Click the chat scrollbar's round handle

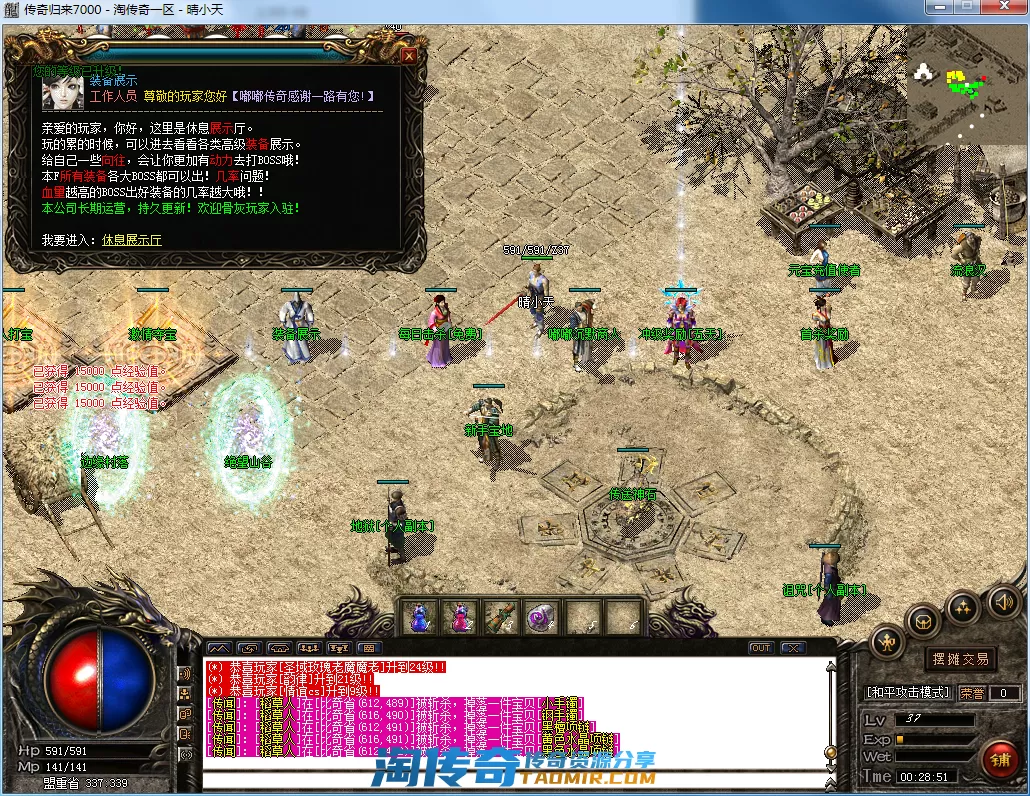[x=829, y=752]
